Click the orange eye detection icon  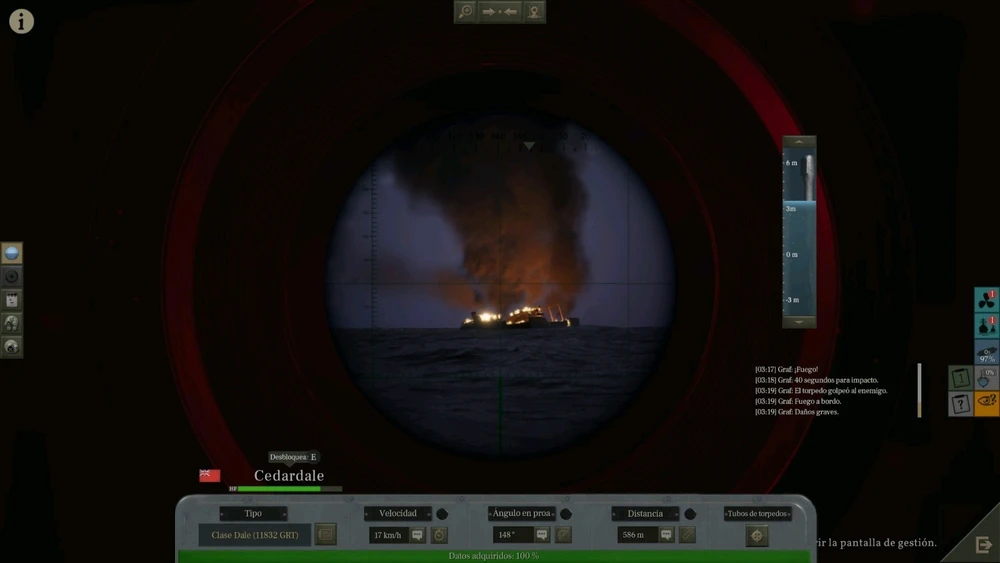[x=986, y=404]
